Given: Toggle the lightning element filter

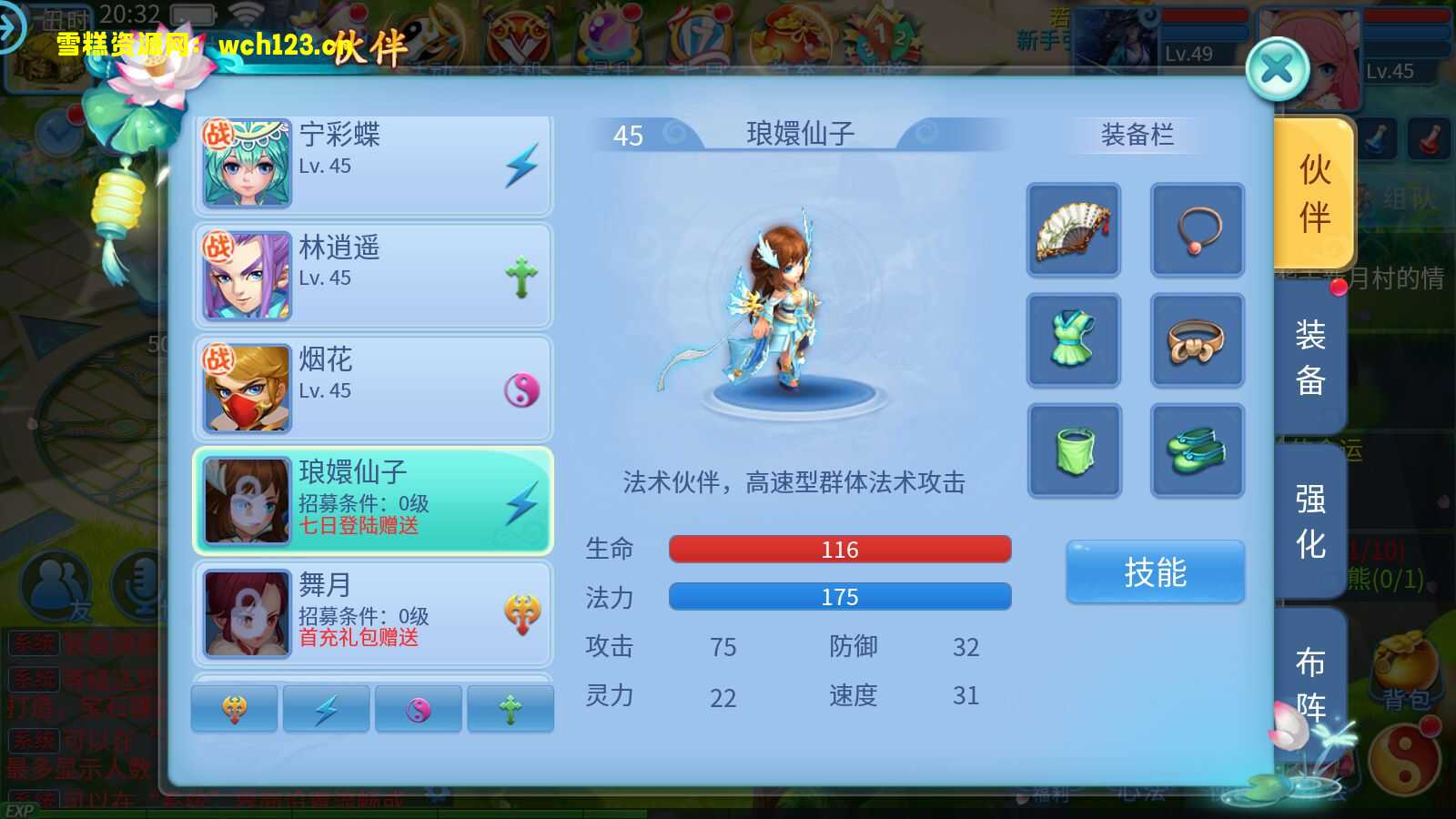Looking at the screenshot, I should pyautogui.click(x=328, y=708).
